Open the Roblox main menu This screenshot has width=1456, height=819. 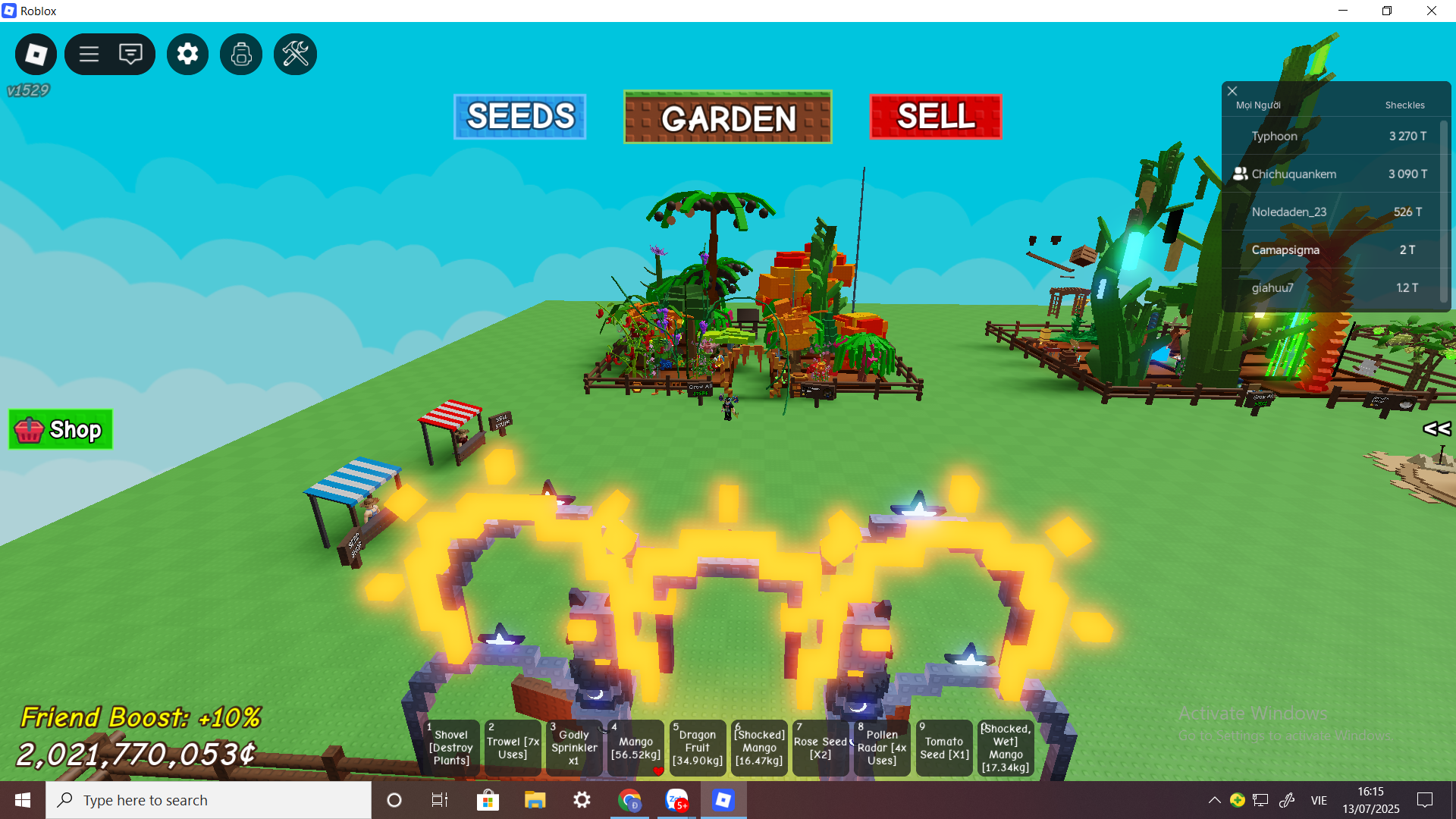(x=36, y=54)
